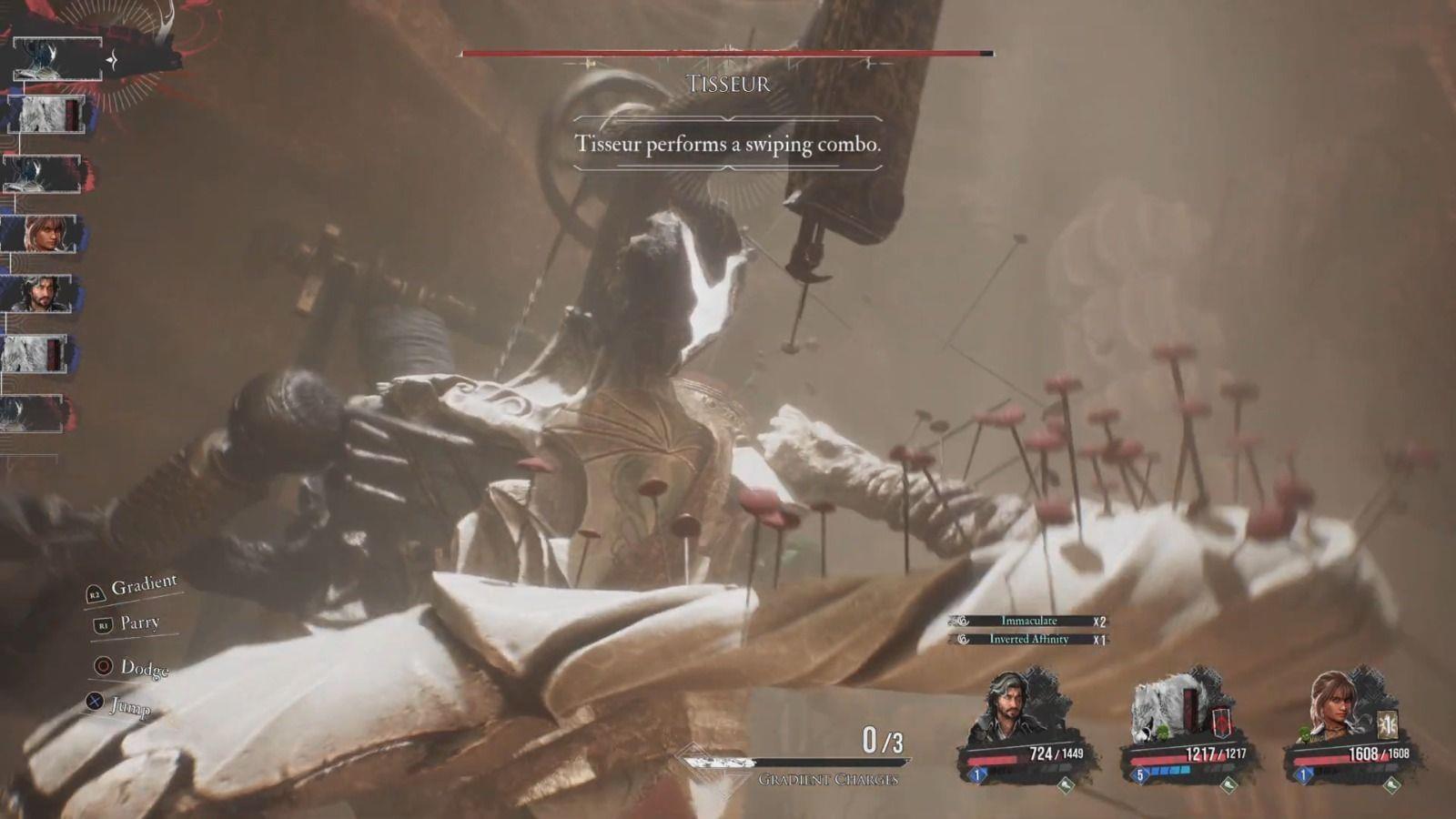Click the Inverted Affinity buff icon

[x=965, y=641]
